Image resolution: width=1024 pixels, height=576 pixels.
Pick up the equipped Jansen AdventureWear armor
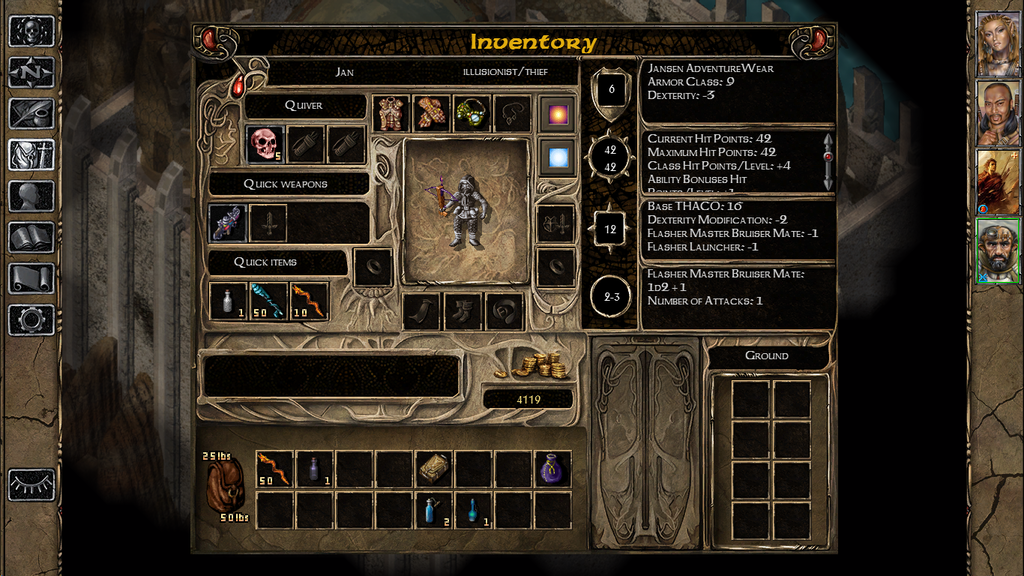[x=392, y=114]
